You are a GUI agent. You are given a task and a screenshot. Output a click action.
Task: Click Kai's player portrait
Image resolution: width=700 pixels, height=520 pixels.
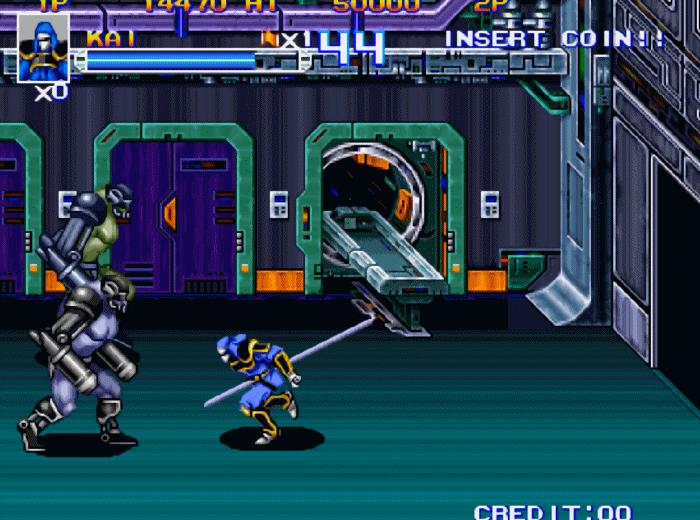pos(43,48)
